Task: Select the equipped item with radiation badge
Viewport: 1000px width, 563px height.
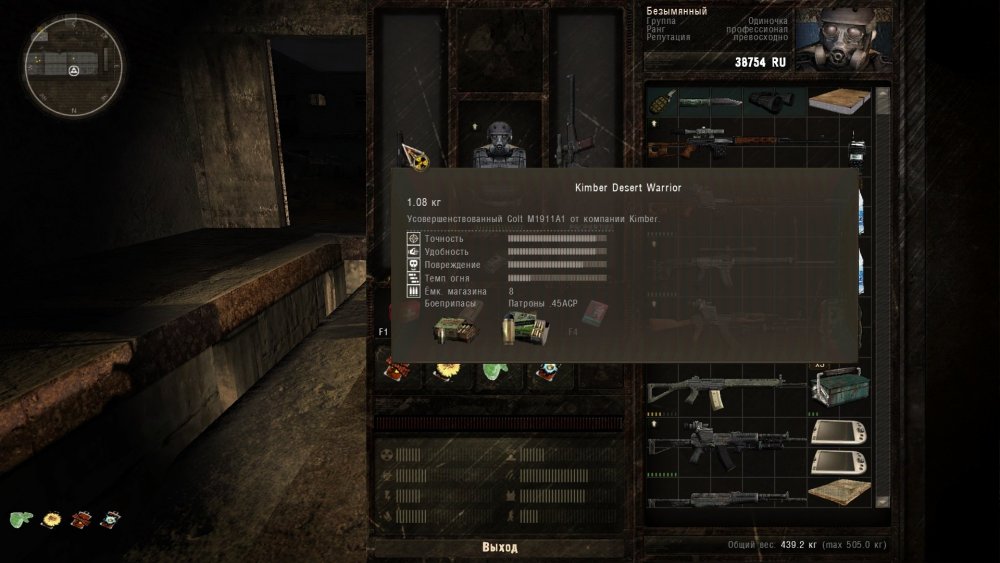Action: tap(415, 150)
